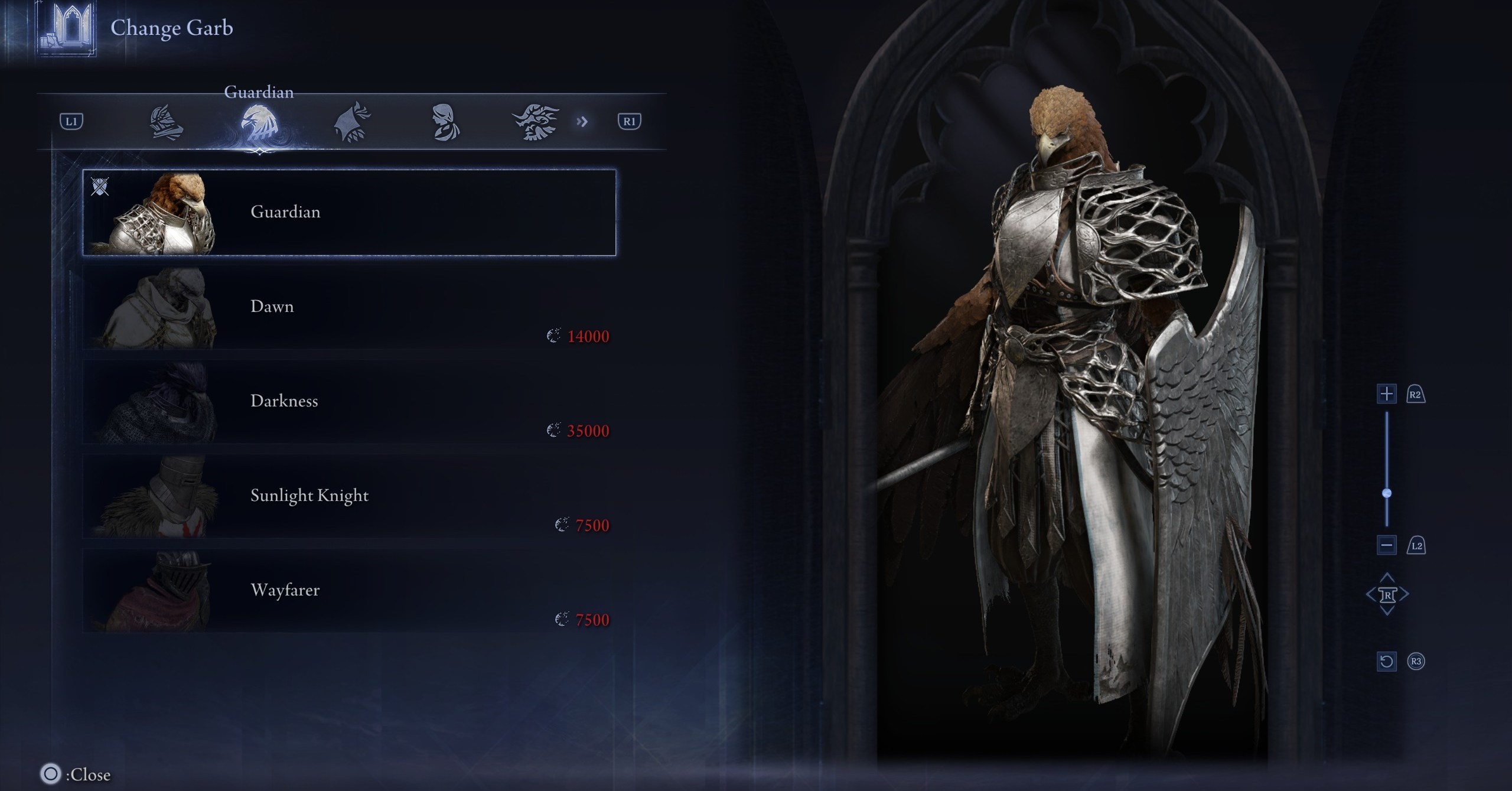1512x791 pixels.
Task: Select the woman's profile character tab
Action: click(x=444, y=122)
